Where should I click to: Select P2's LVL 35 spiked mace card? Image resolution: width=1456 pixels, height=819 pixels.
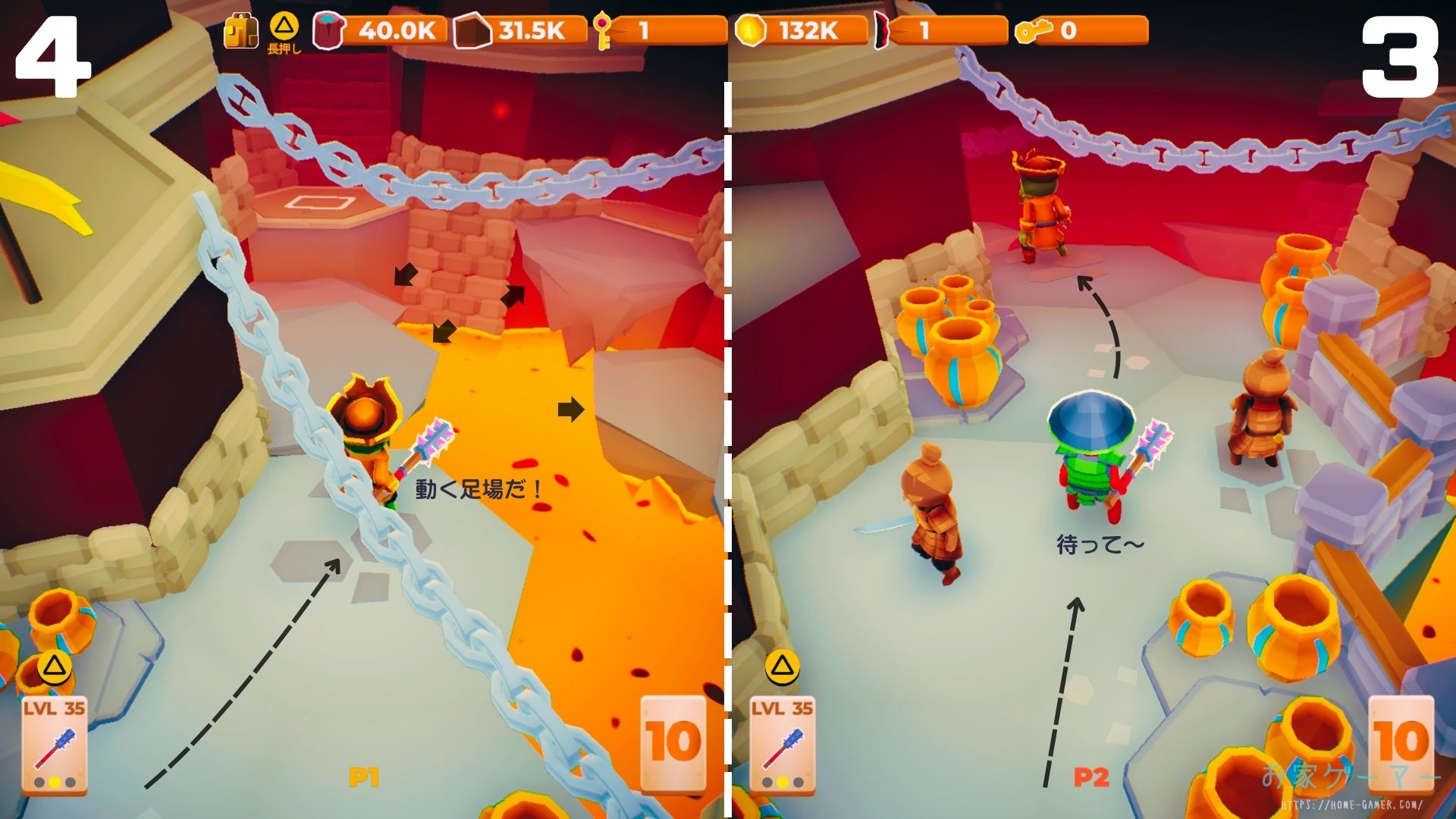(x=782, y=745)
